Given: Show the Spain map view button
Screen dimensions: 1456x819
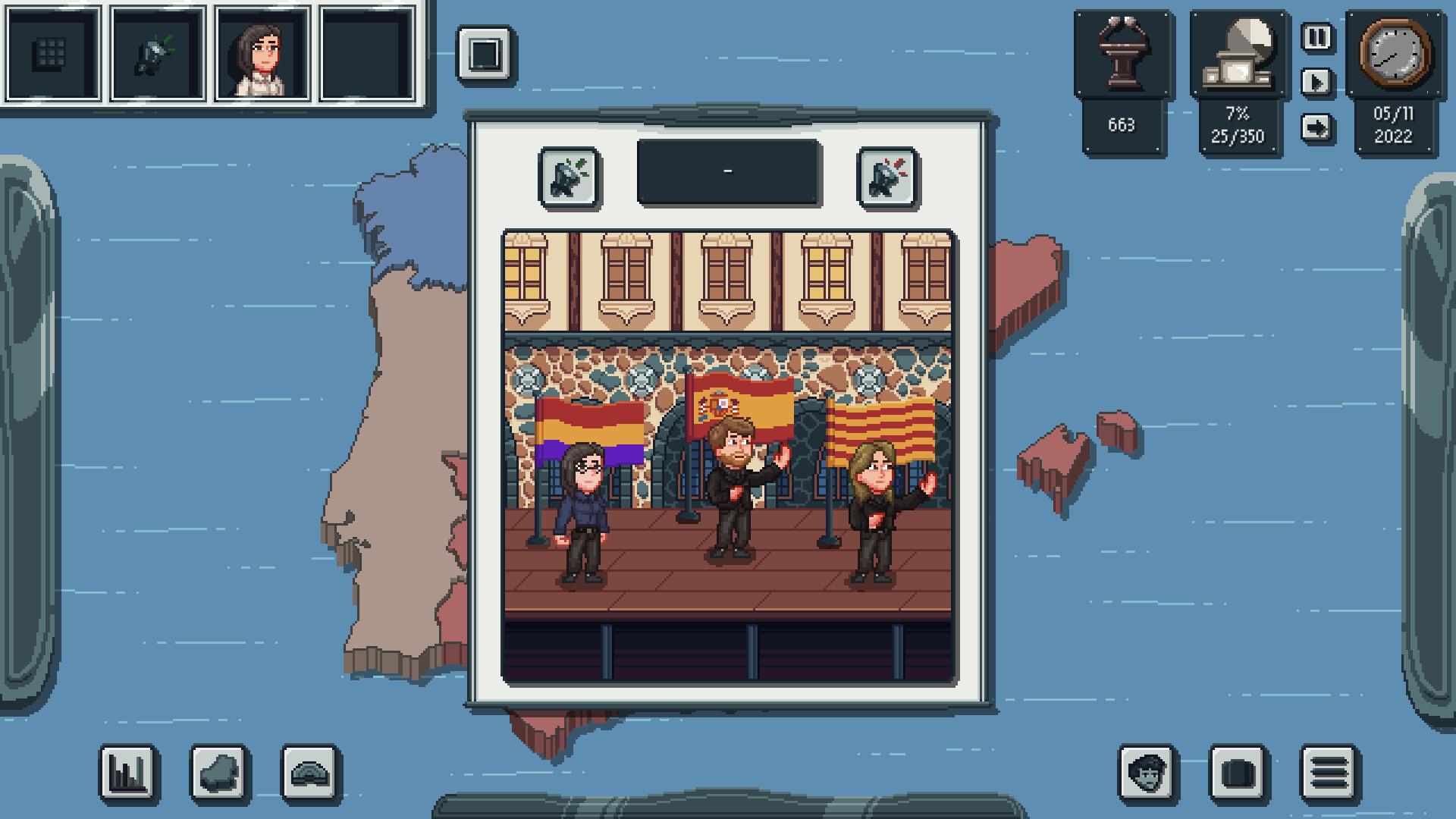Looking at the screenshot, I should pyautogui.click(x=219, y=773).
